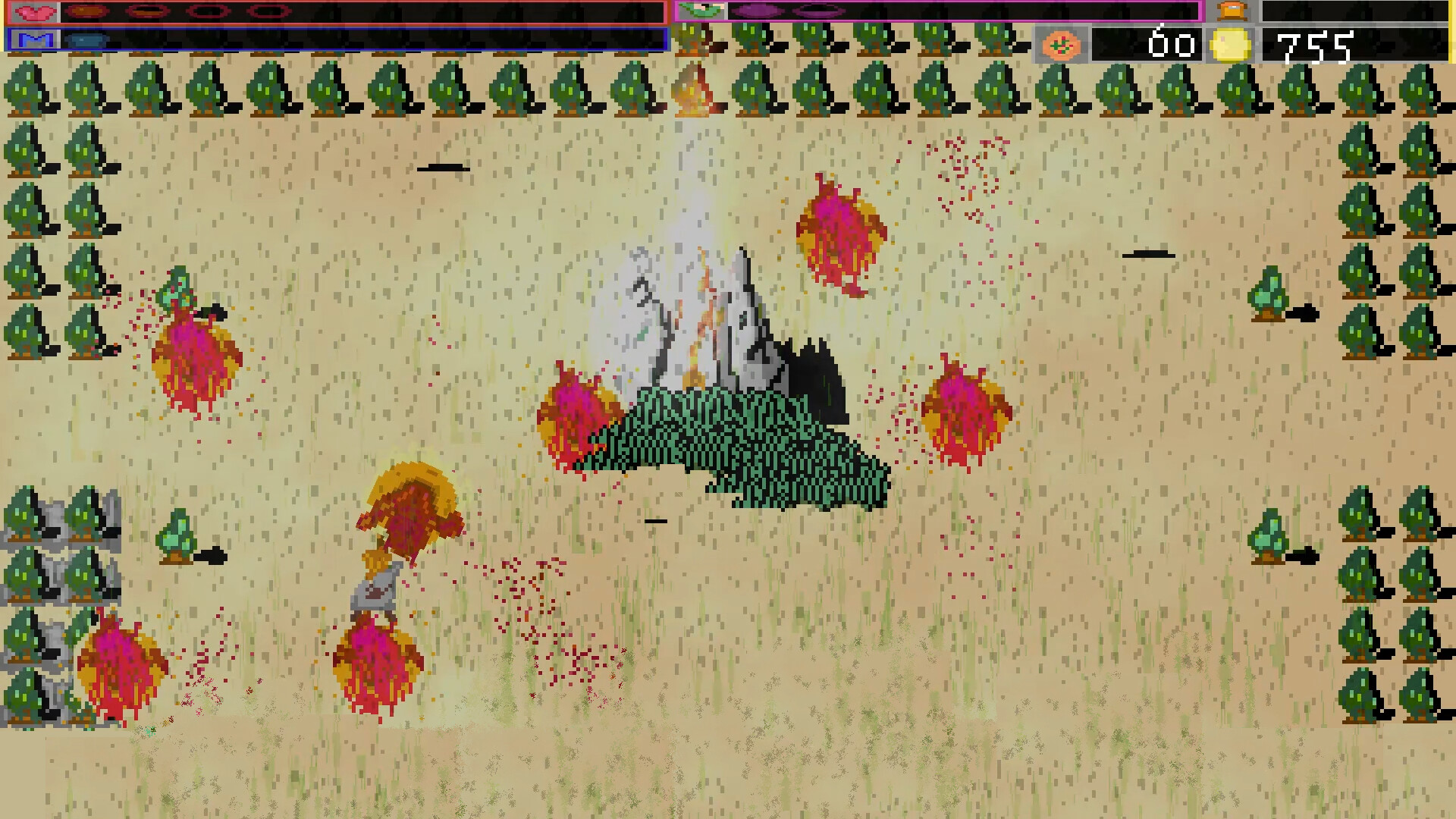The height and width of the screenshot is (819, 1456).
Task: Select the pink lips icon in red bar
Action: tap(33, 11)
